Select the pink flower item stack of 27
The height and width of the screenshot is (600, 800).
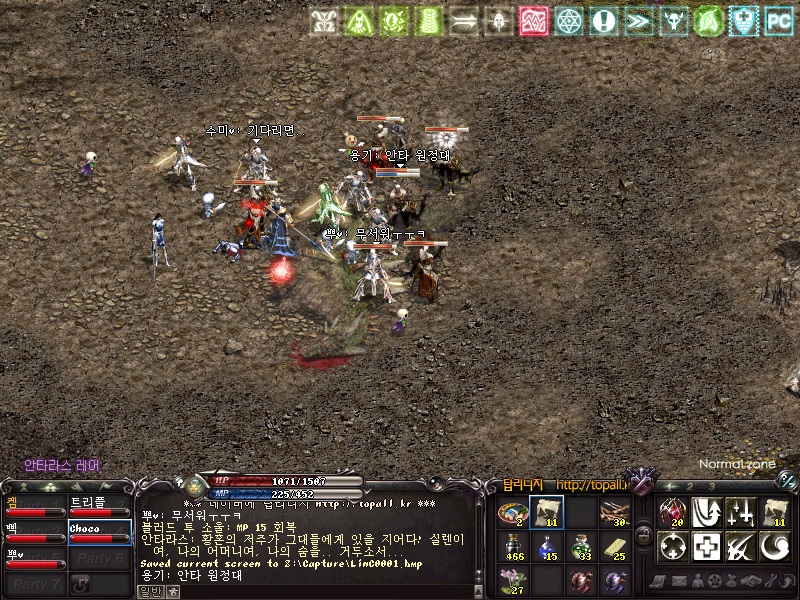coord(513,580)
